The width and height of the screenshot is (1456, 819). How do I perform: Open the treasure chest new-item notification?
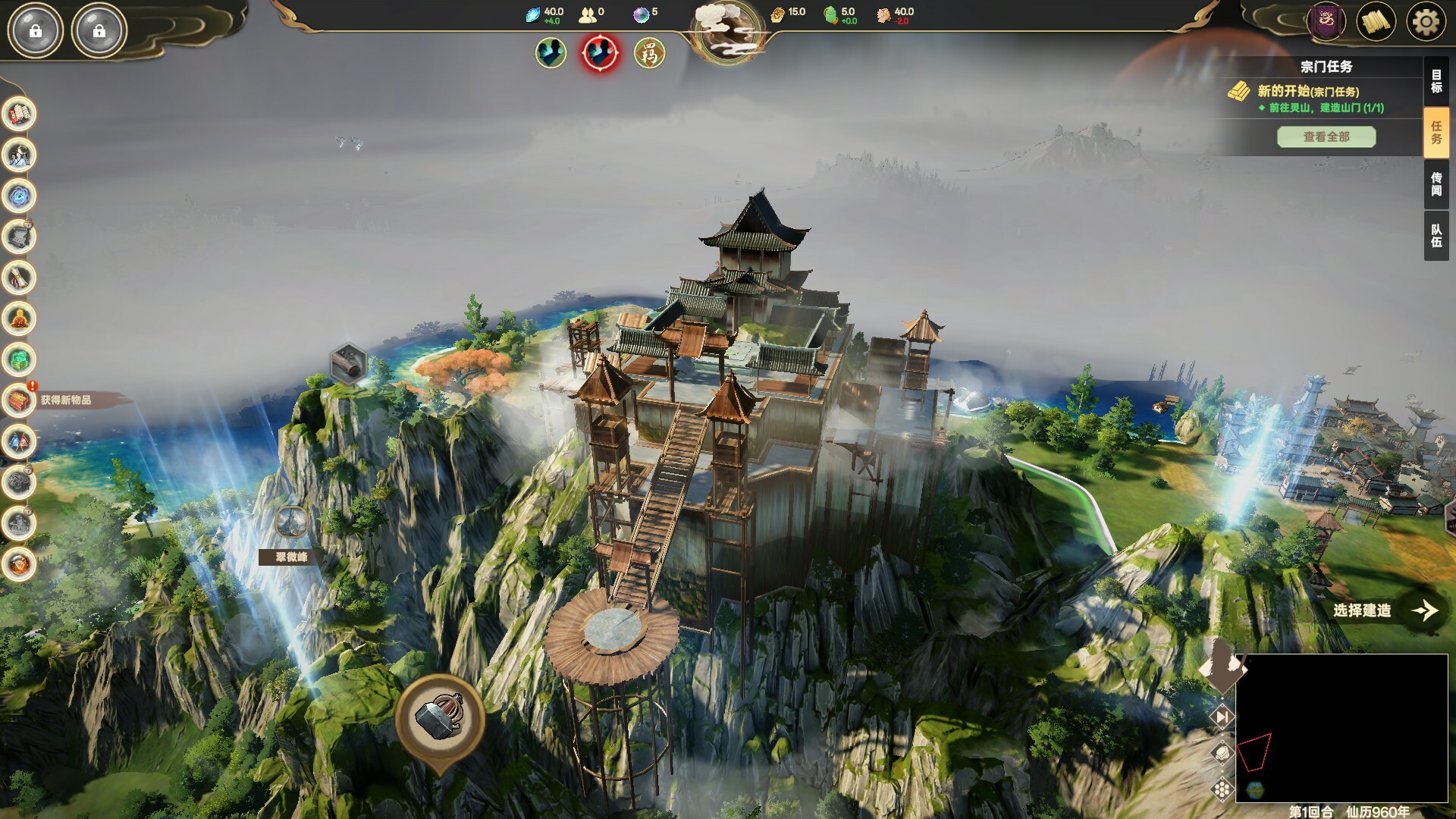20,400
